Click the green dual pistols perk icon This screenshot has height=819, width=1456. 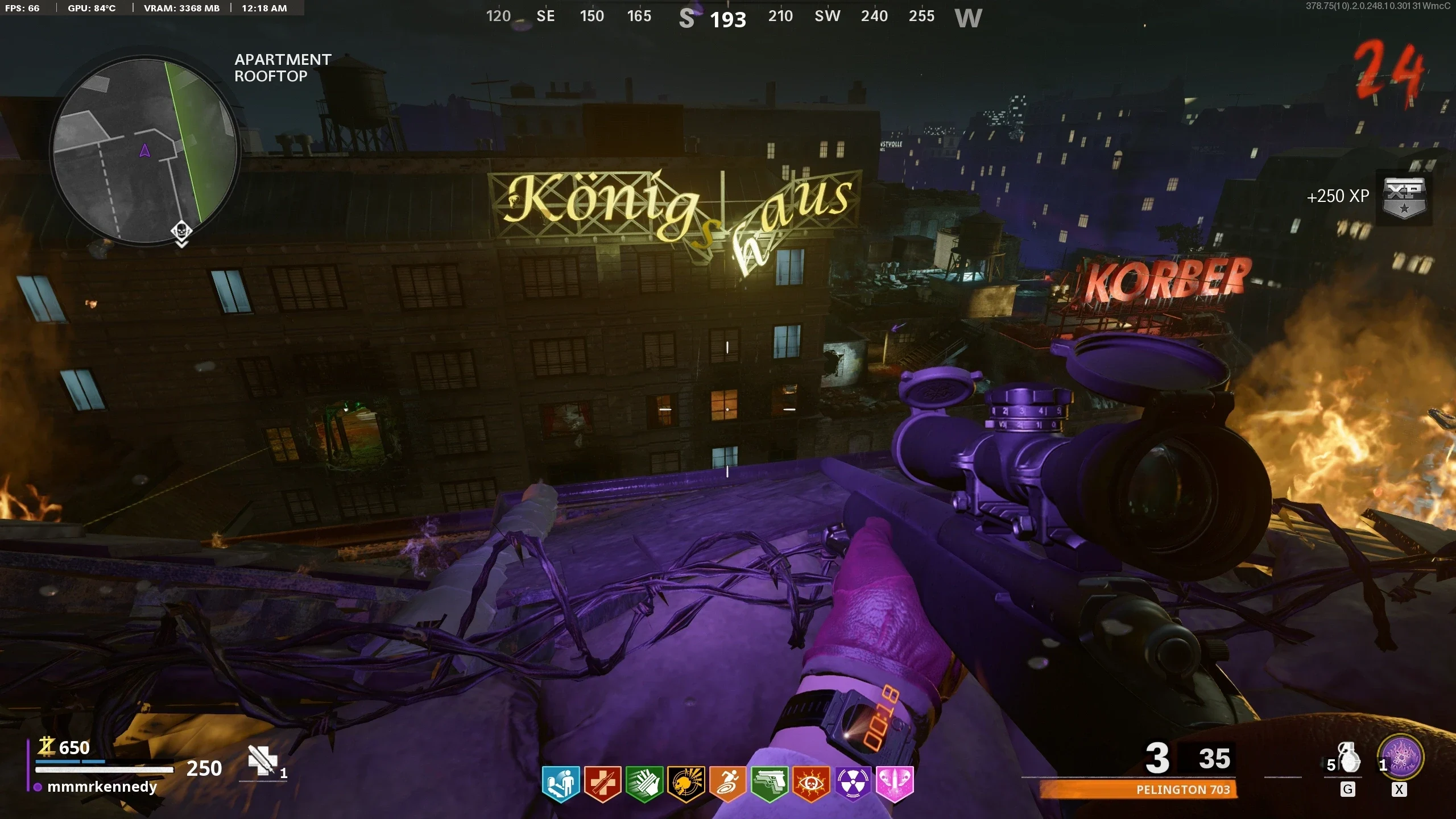pos(770,783)
